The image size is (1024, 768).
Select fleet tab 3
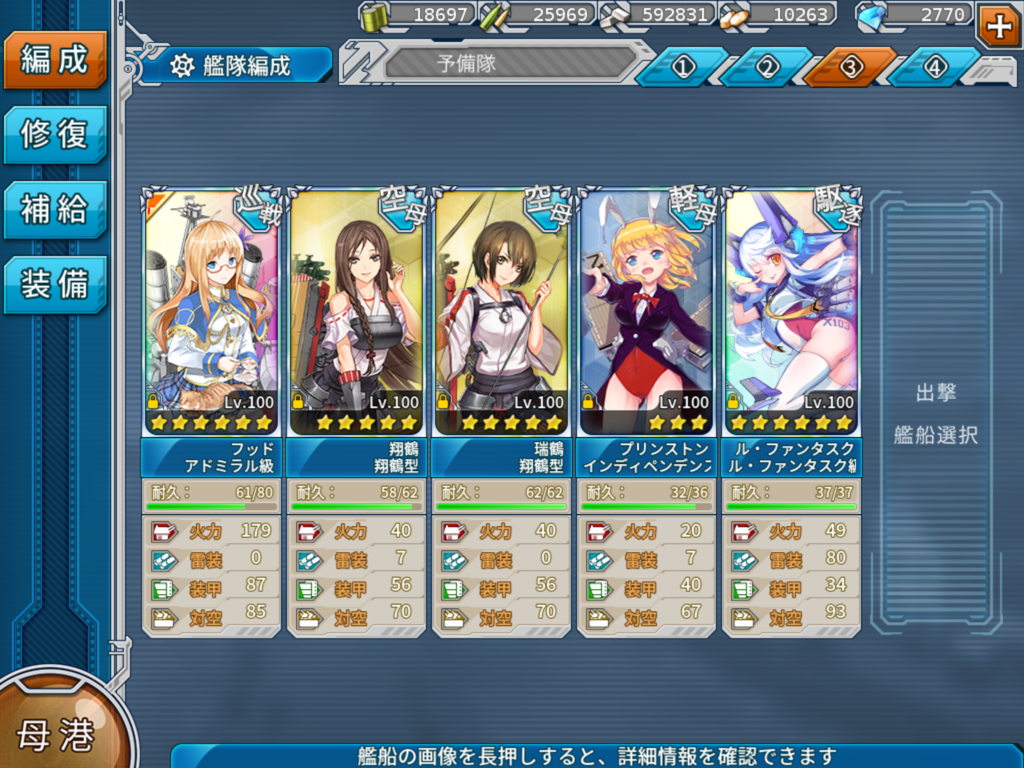[x=851, y=67]
